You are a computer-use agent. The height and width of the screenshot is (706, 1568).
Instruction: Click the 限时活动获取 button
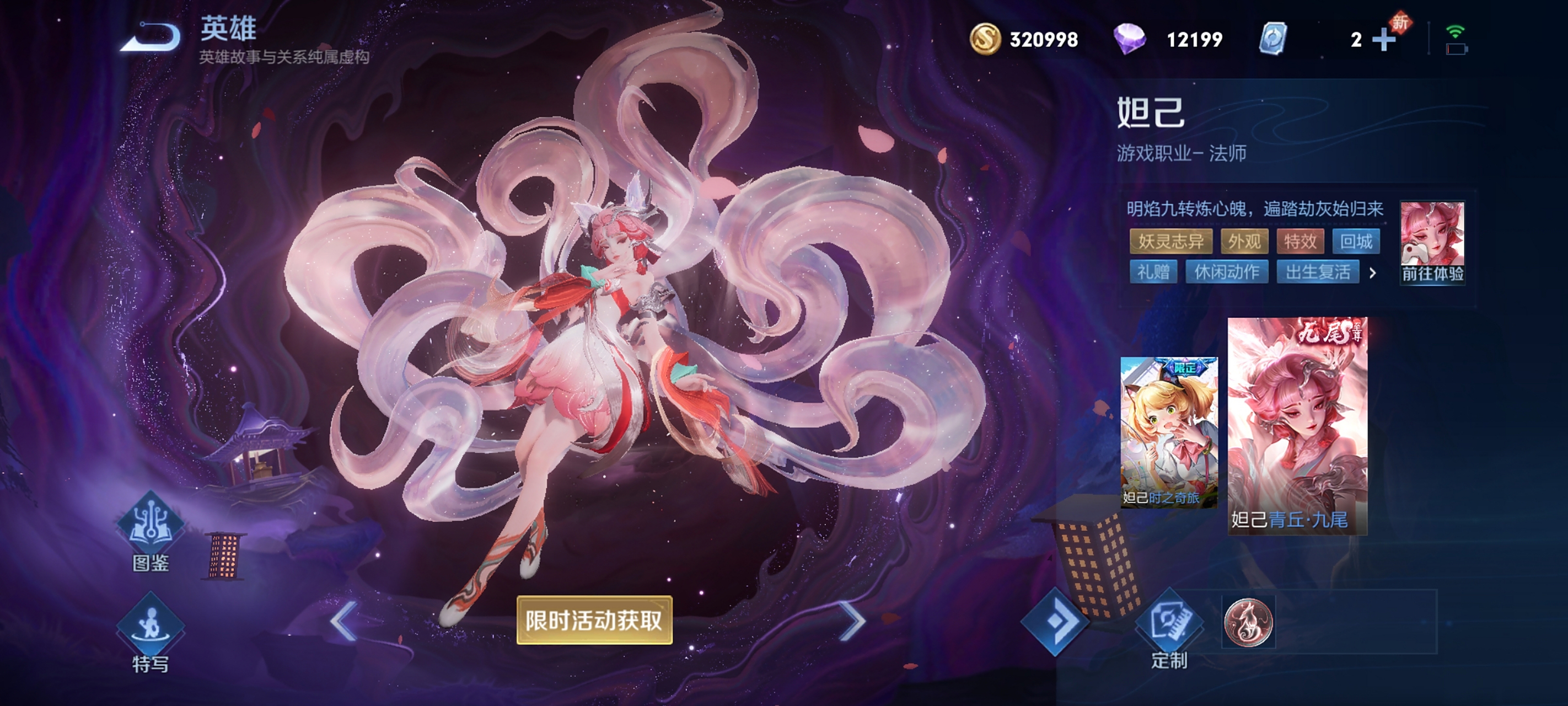(x=594, y=620)
